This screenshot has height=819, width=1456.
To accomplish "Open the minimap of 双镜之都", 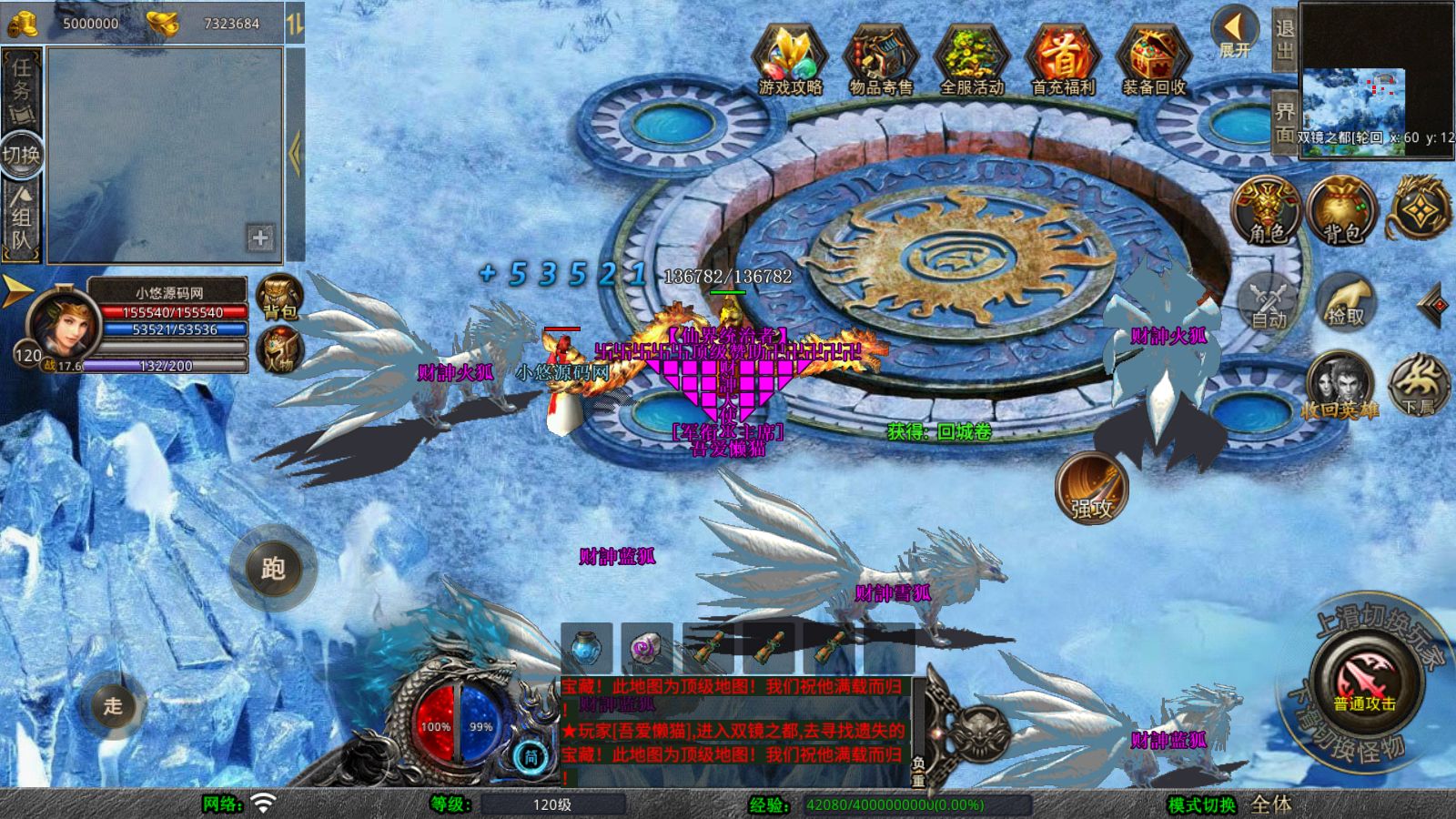I will tap(1353, 100).
